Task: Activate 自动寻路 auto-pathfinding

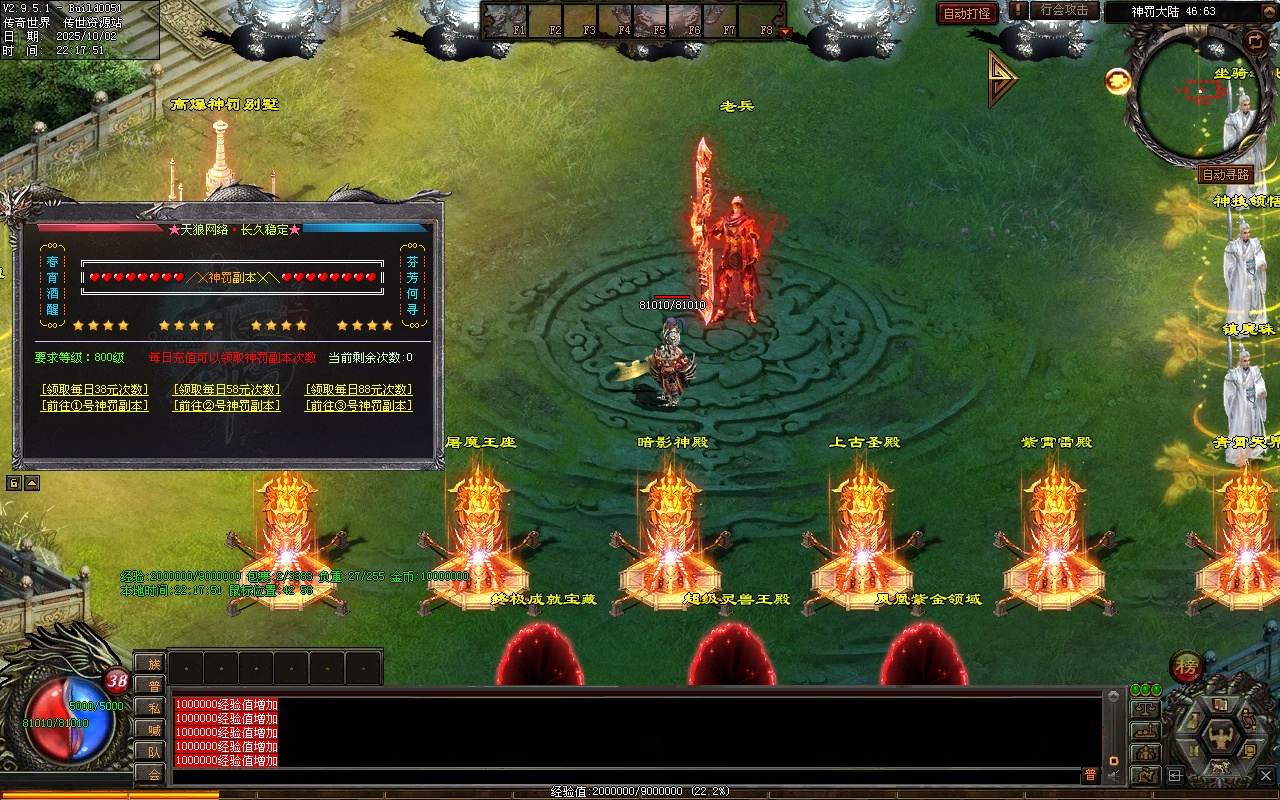Action: pos(1226,175)
